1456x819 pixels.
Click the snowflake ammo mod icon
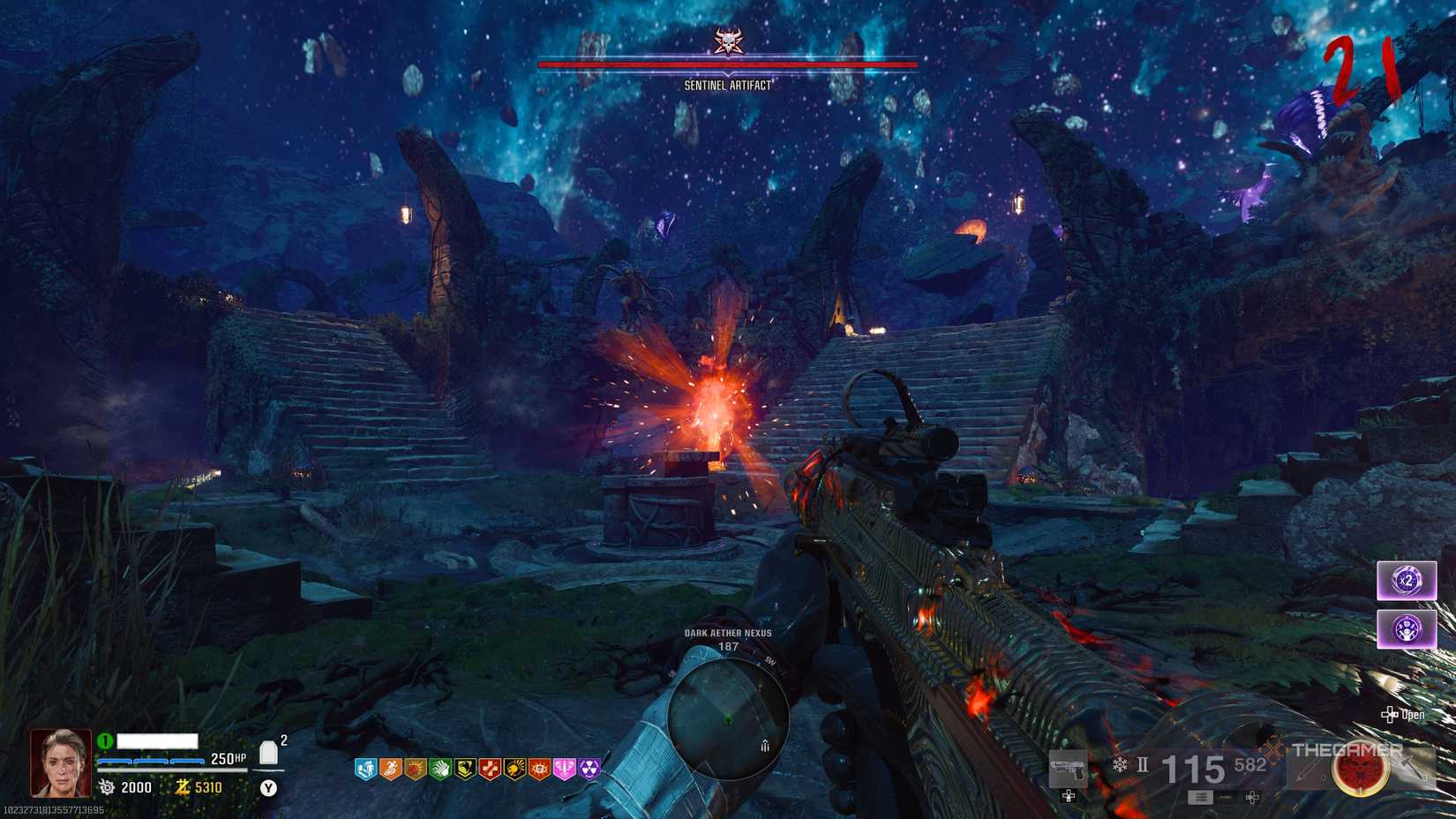[1119, 765]
